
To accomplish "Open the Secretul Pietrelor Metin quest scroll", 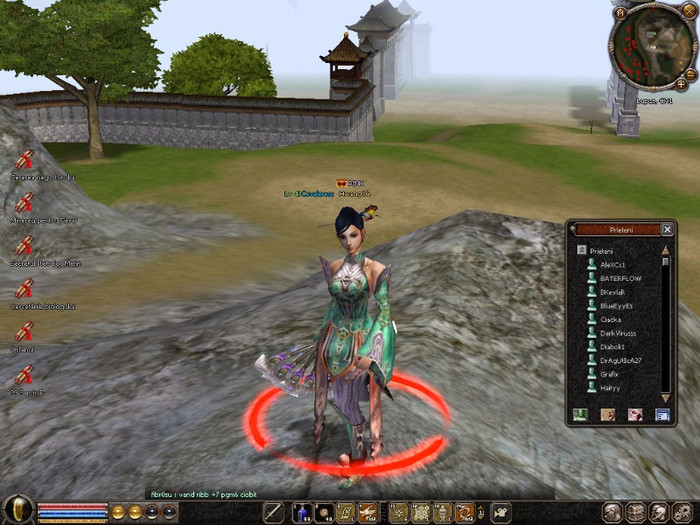I will pyautogui.click(x=25, y=245).
